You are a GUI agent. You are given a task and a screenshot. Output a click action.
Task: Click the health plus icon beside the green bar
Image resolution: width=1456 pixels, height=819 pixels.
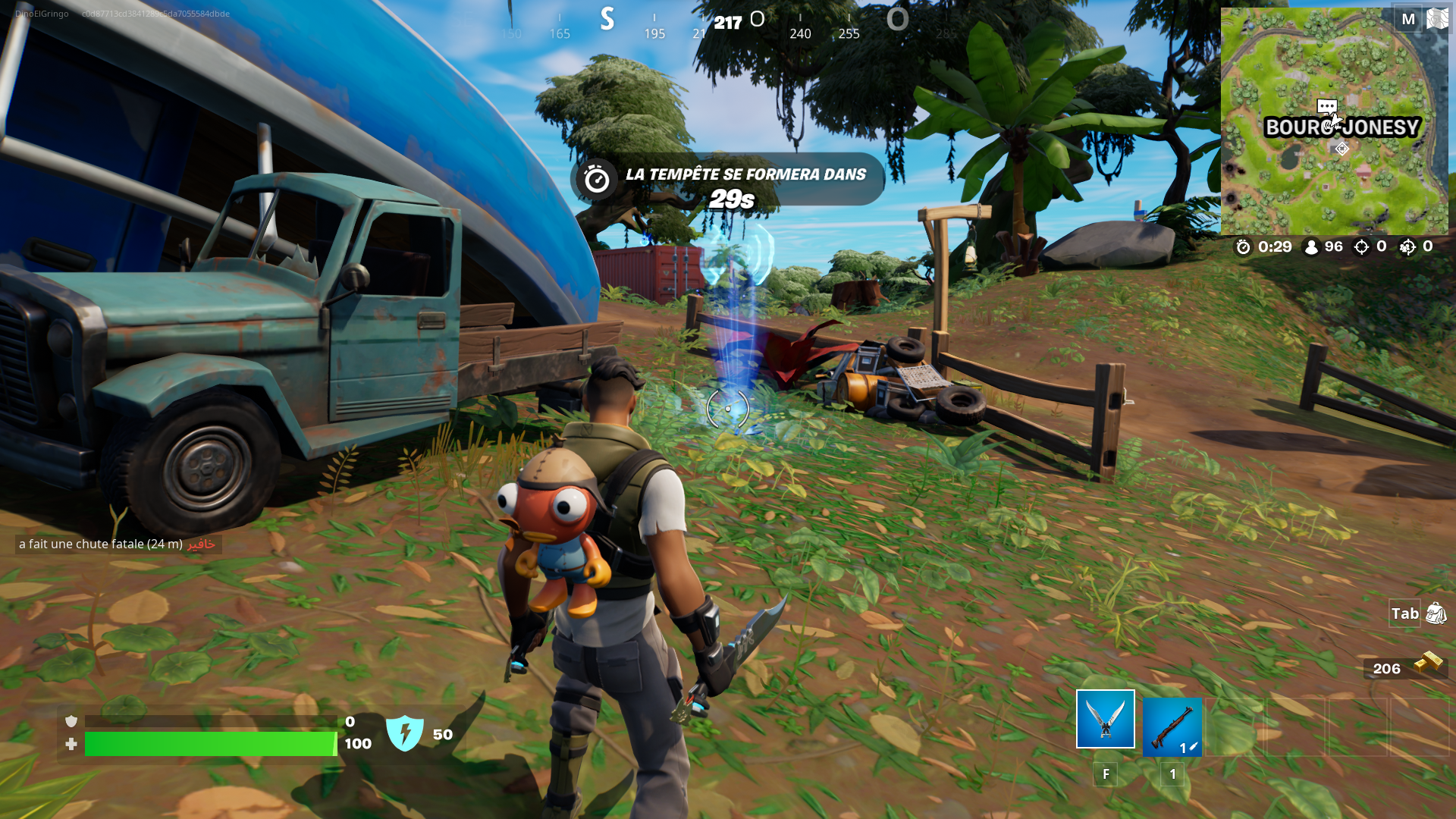pyautogui.click(x=71, y=745)
